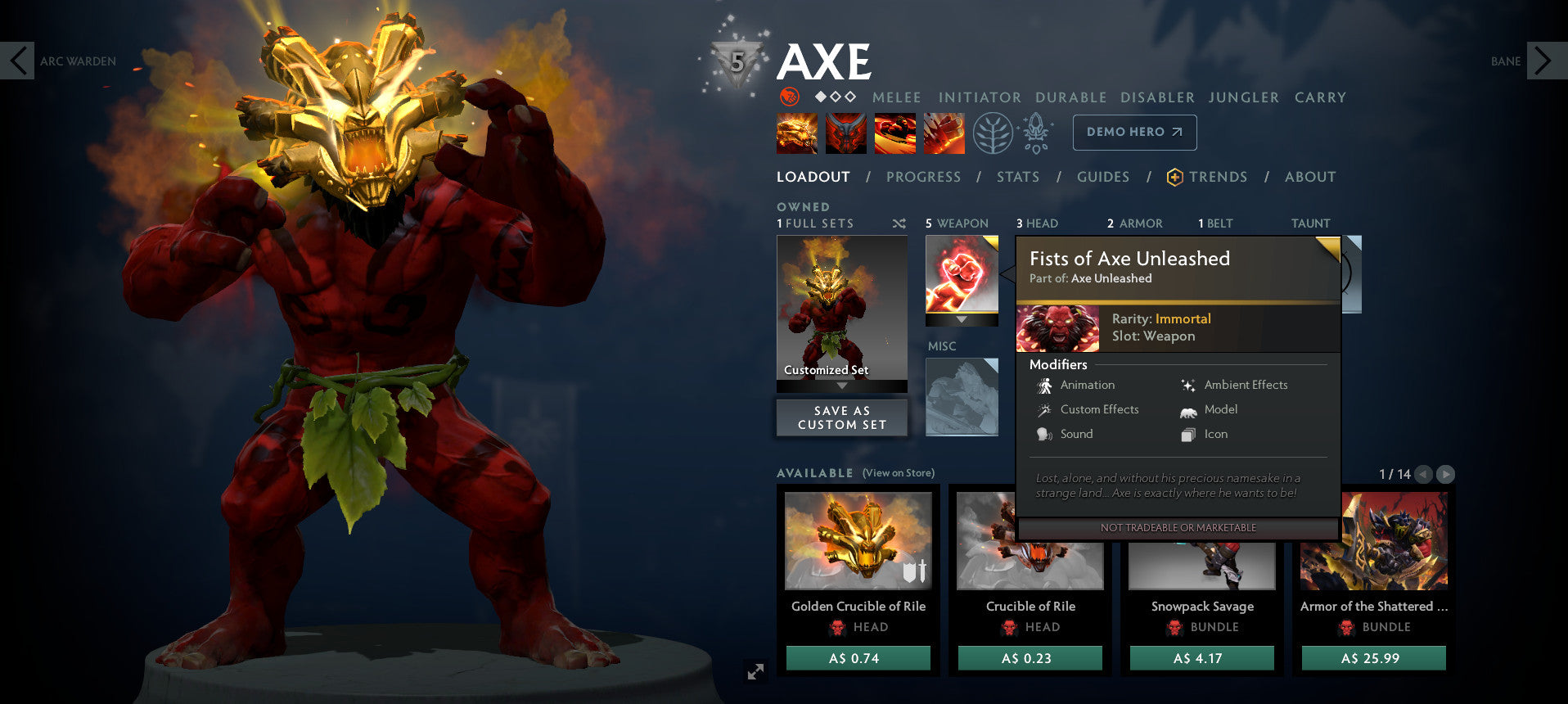Click the expand-view arrows below the hero model
The width and height of the screenshot is (1568, 704).
click(754, 671)
